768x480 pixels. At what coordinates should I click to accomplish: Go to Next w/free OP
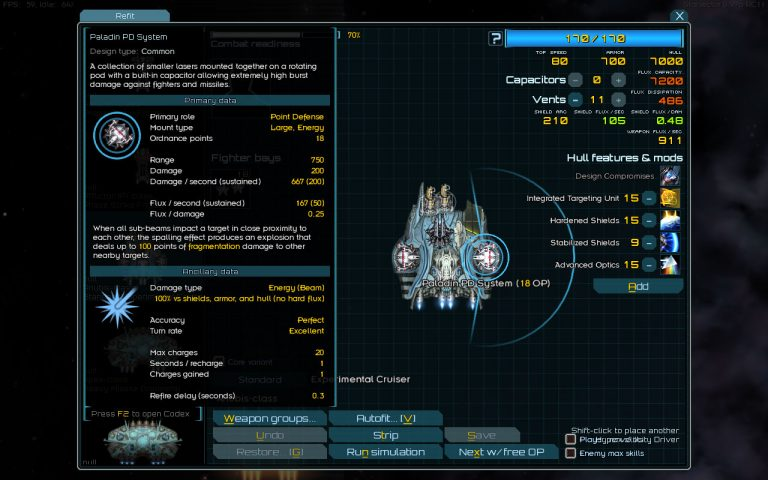(x=498, y=452)
